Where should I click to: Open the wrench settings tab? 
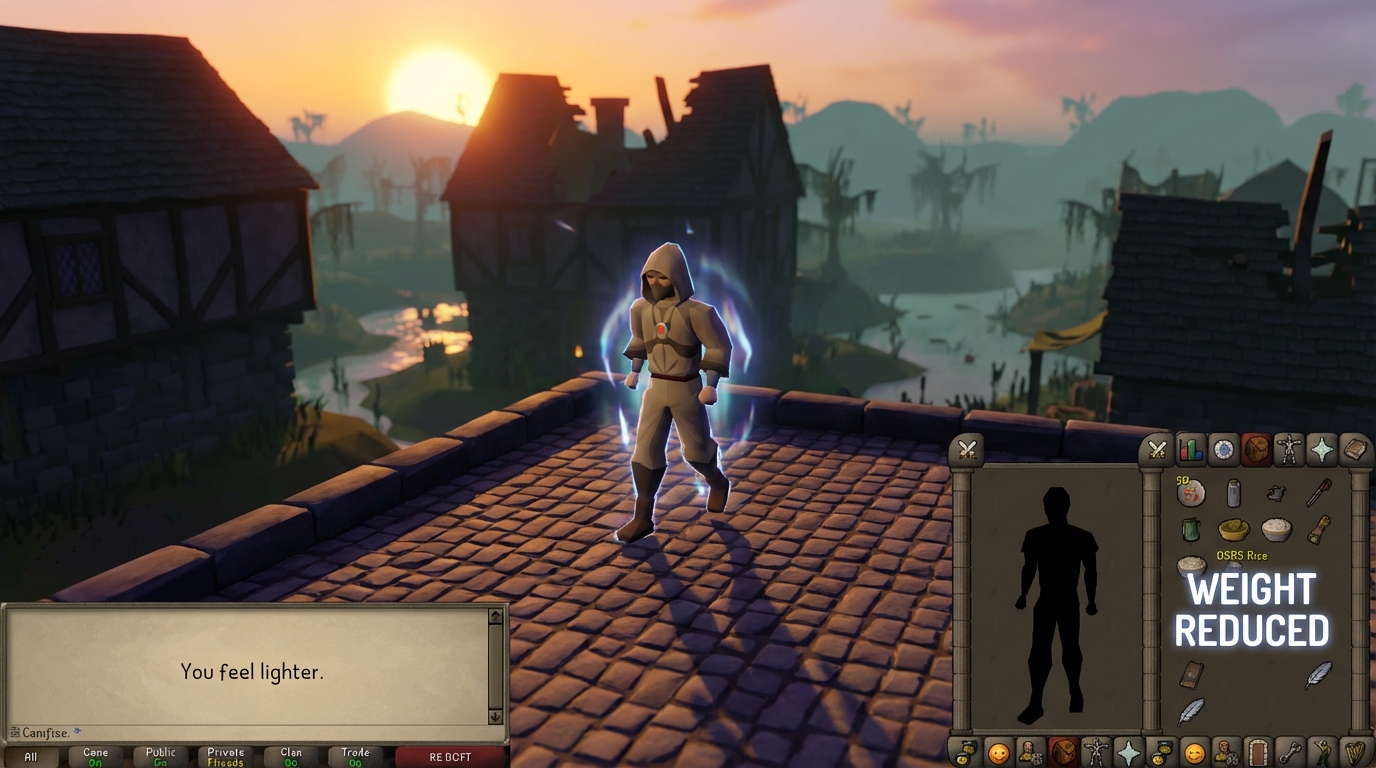[1291, 751]
